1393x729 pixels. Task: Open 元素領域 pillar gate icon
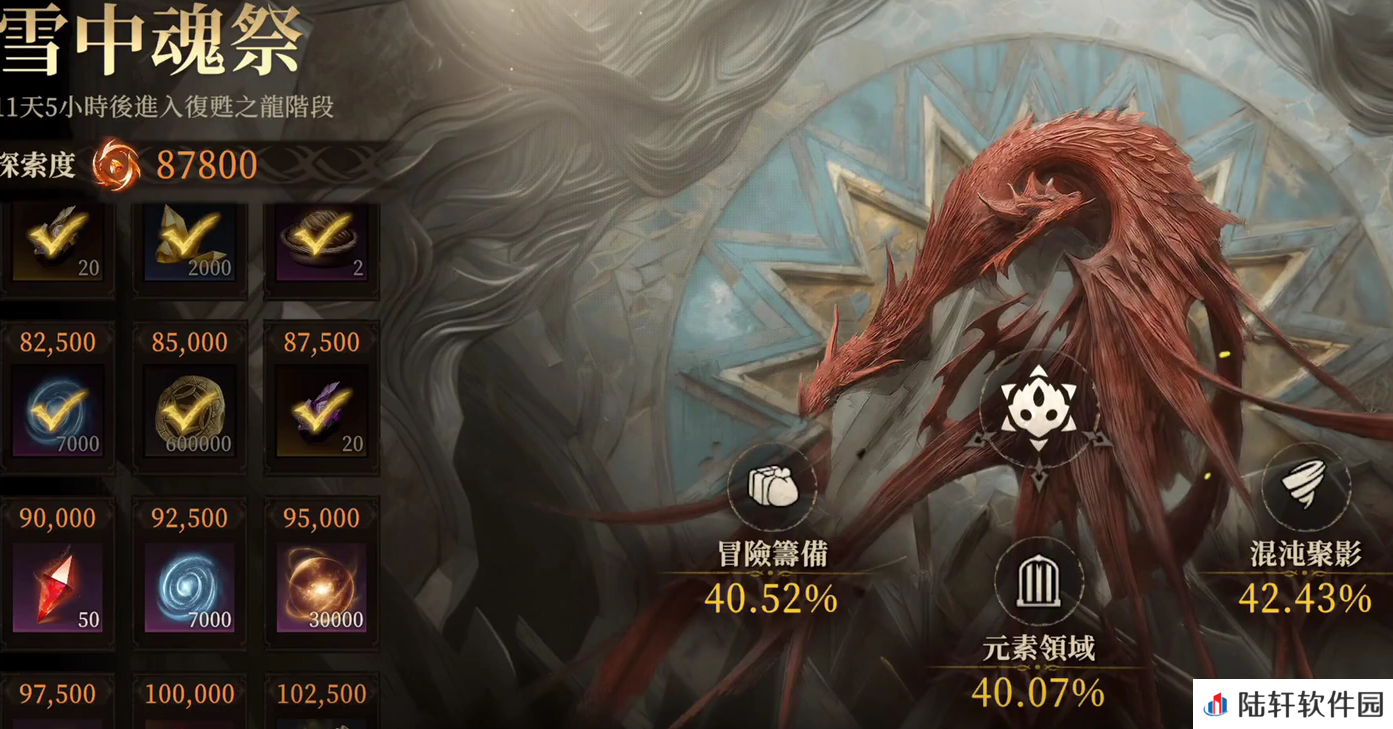tap(1039, 582)
